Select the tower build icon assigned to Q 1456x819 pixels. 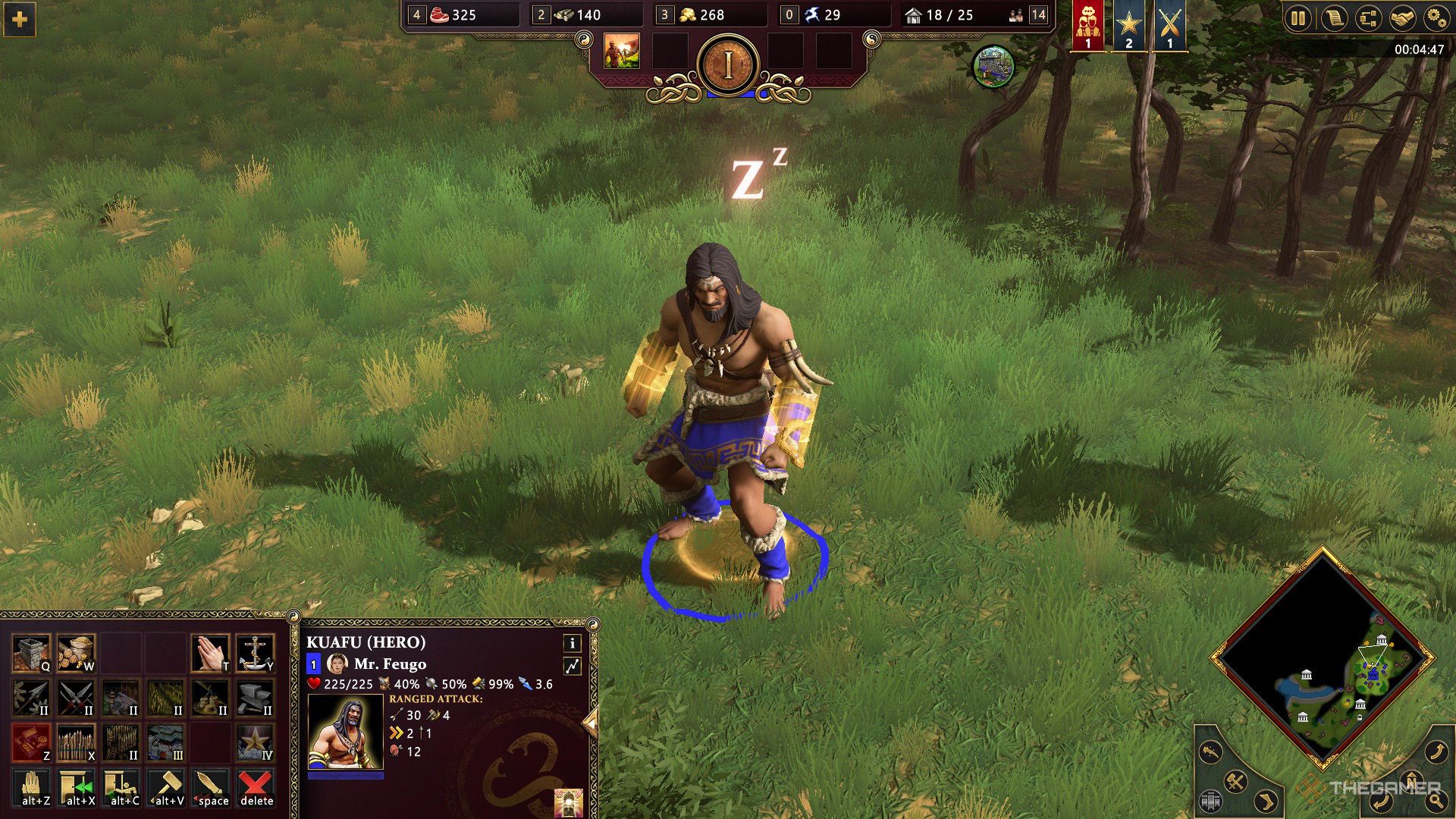point(30,652)
